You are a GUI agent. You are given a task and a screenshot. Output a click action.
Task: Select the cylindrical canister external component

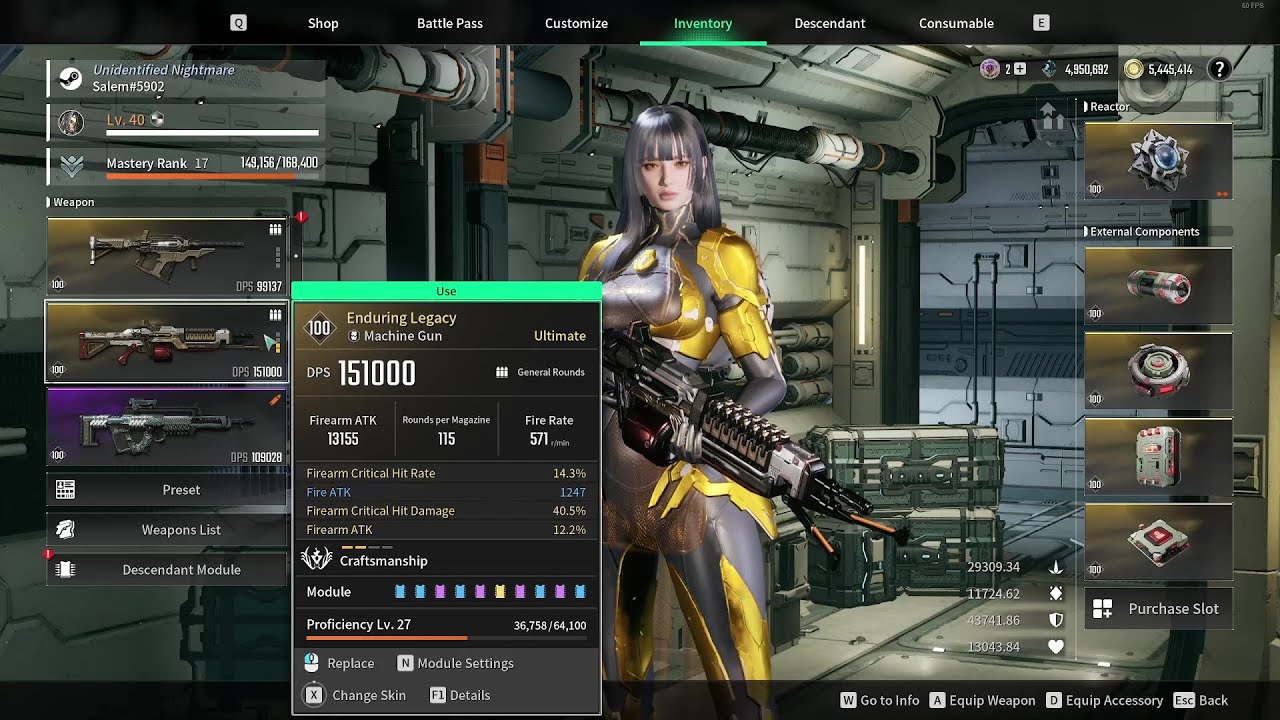pyautogui.click(x=1158, y=286)
